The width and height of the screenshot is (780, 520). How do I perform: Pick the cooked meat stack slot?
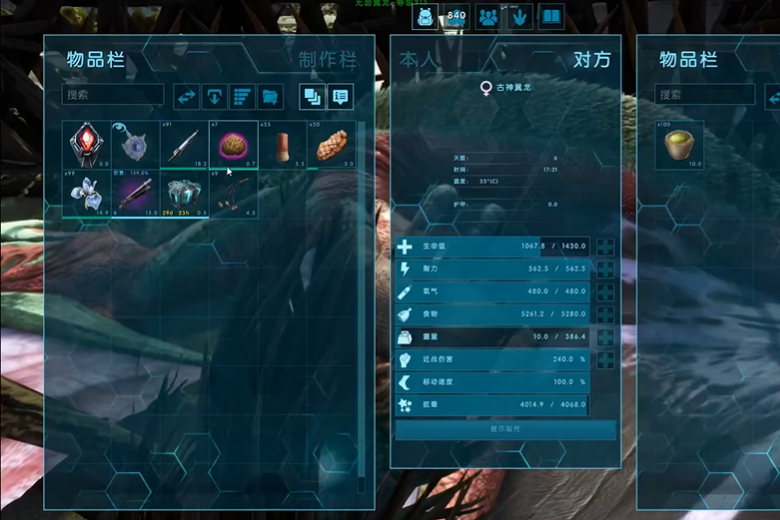point(331,145)
